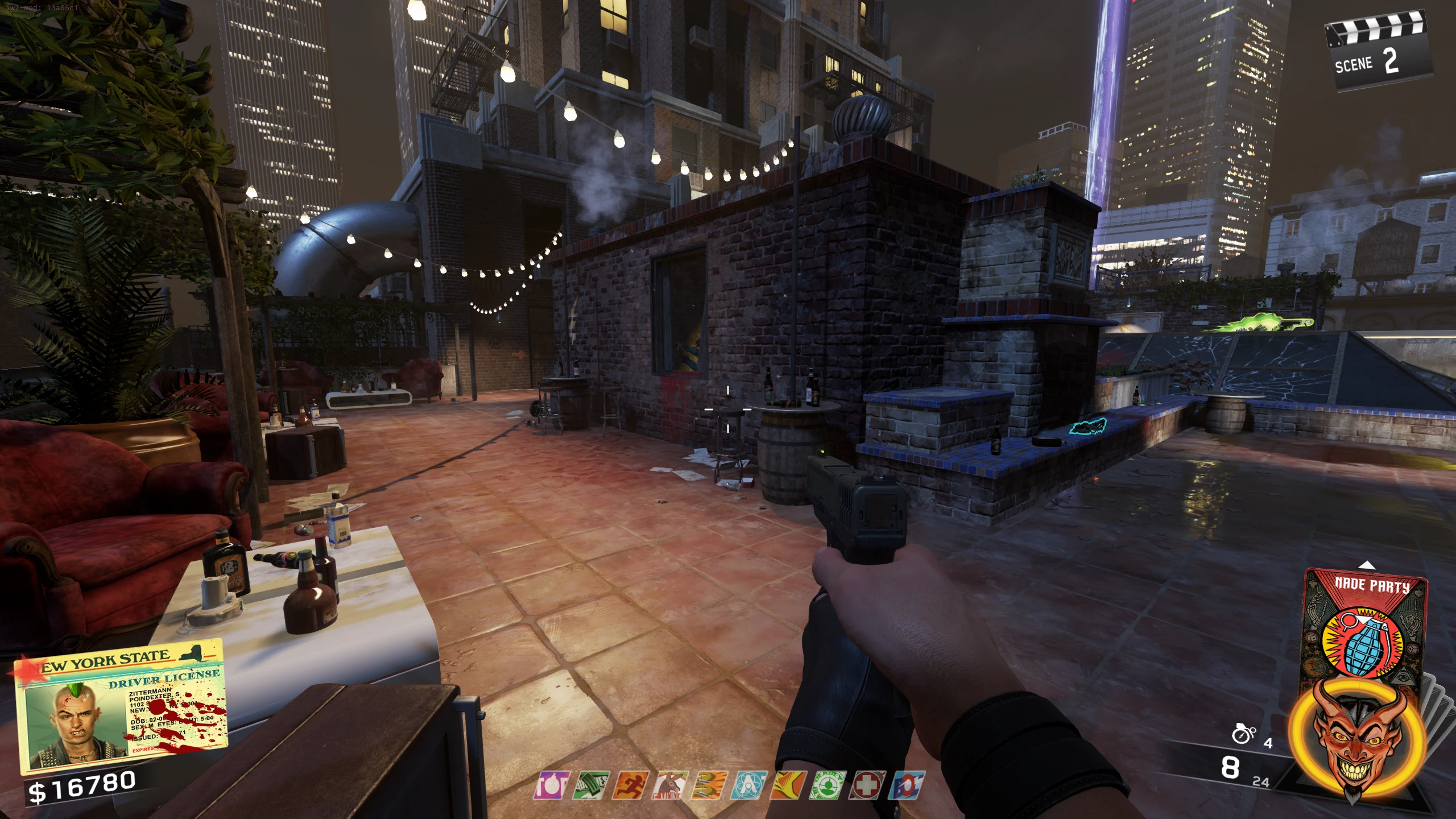Select the Mule Munchies donkey perk icon

[671, 785]
